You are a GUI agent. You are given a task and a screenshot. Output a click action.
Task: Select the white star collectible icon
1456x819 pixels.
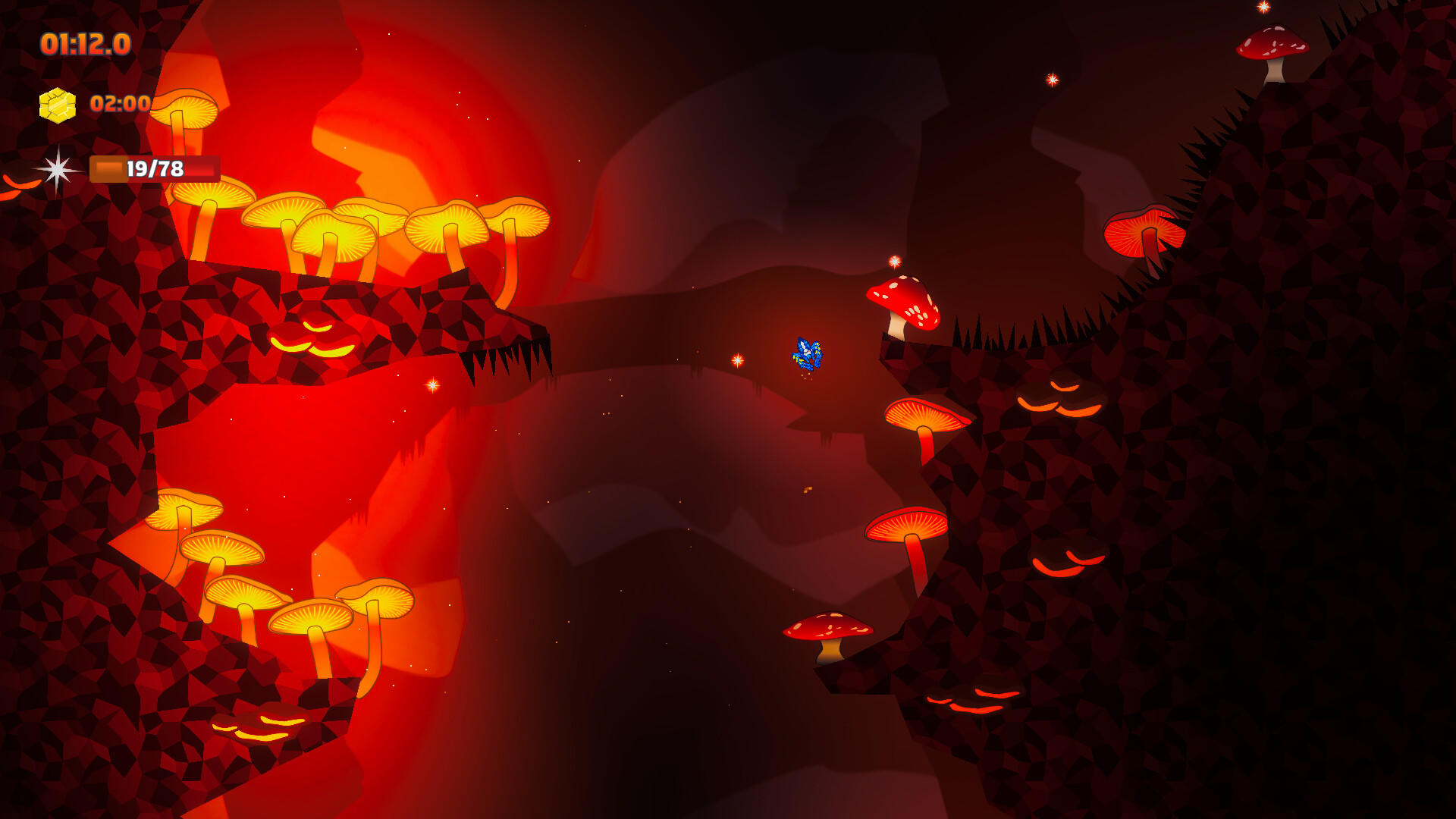(57, 171)
